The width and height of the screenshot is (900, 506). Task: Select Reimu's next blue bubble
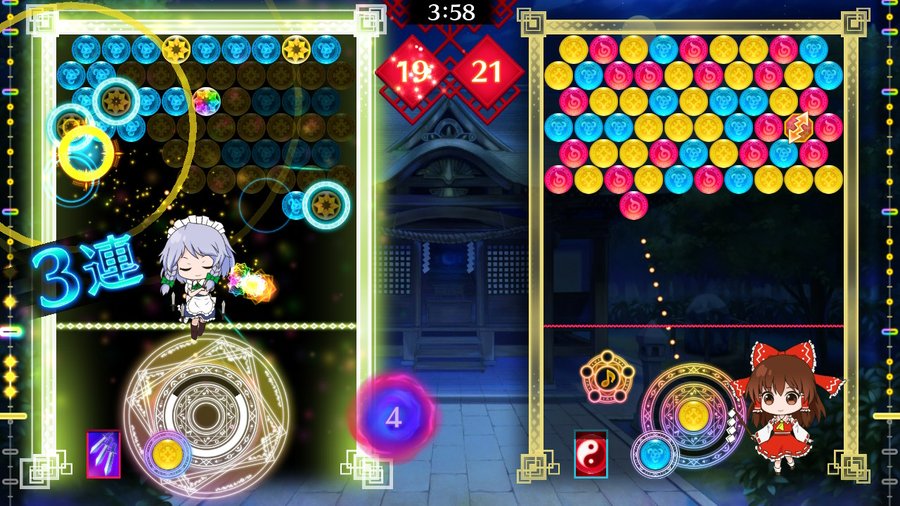click(655, 453)
